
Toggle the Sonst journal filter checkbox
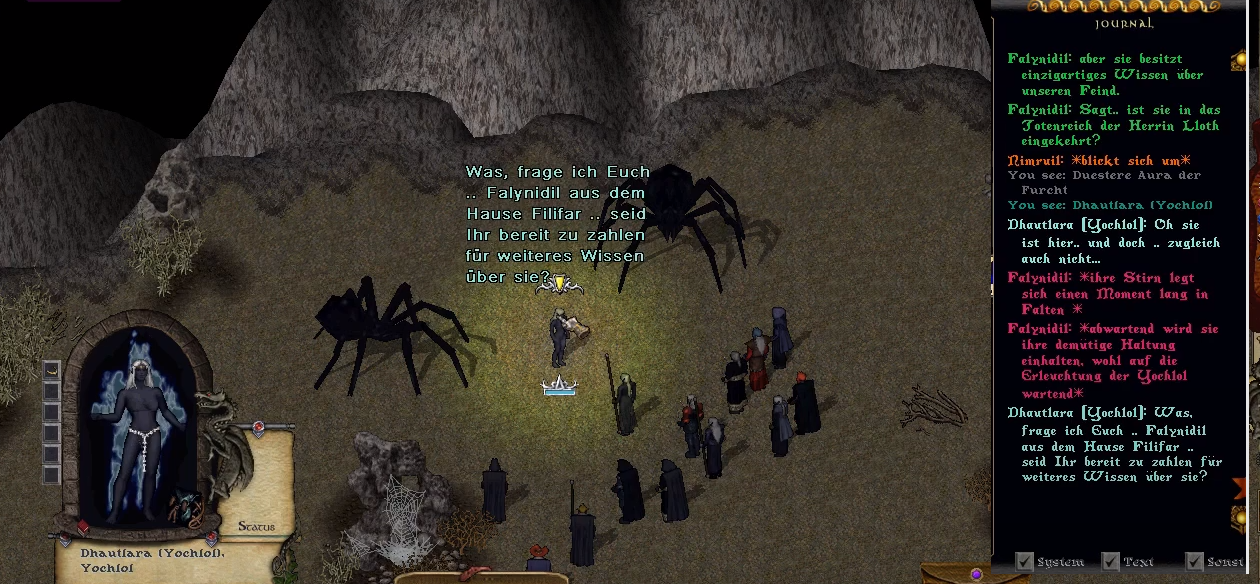1194,562
